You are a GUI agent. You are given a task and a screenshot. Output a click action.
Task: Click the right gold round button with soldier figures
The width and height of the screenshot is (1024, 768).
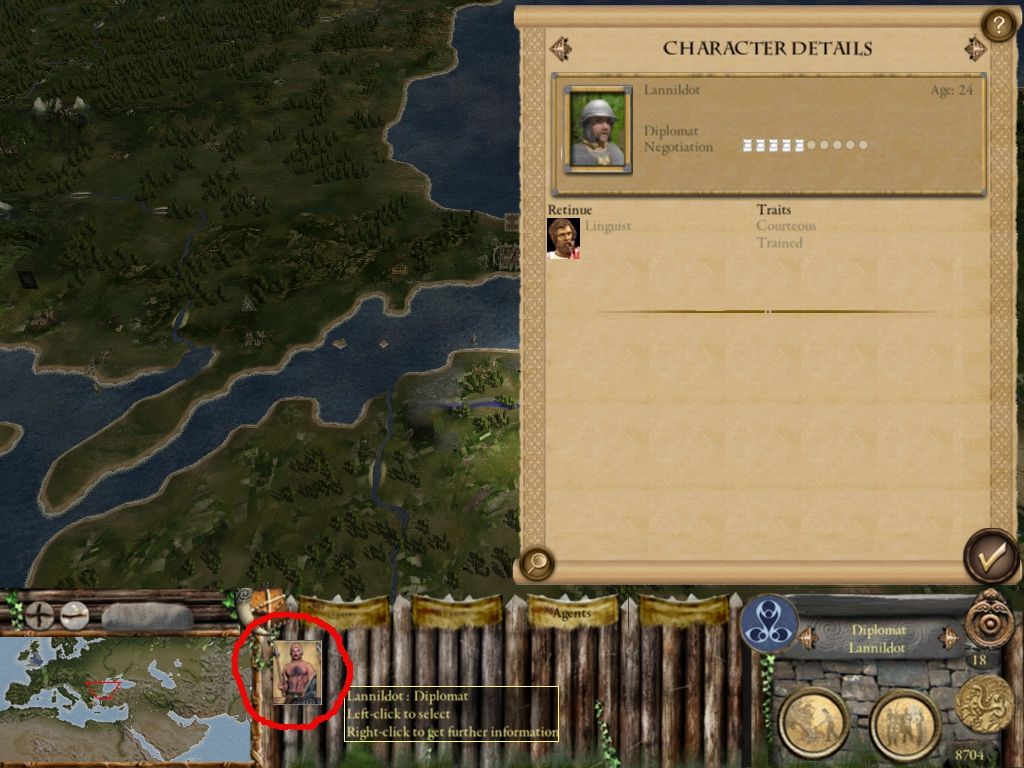pos(904,722)
